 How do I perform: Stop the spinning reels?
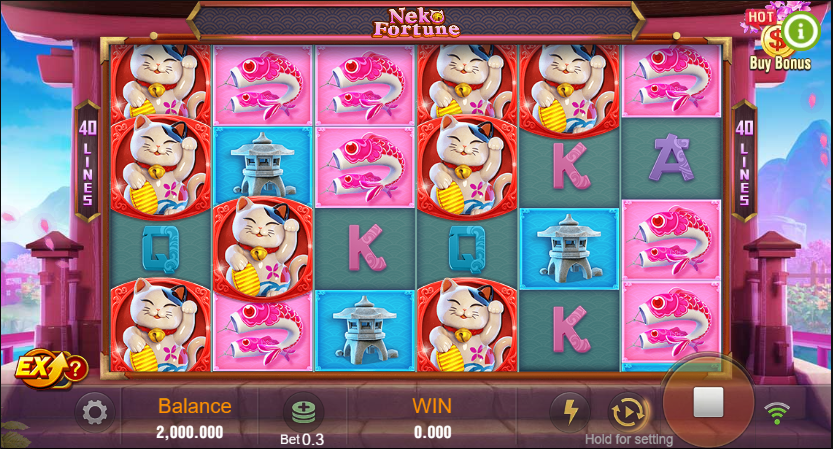[x=708, y=403]
